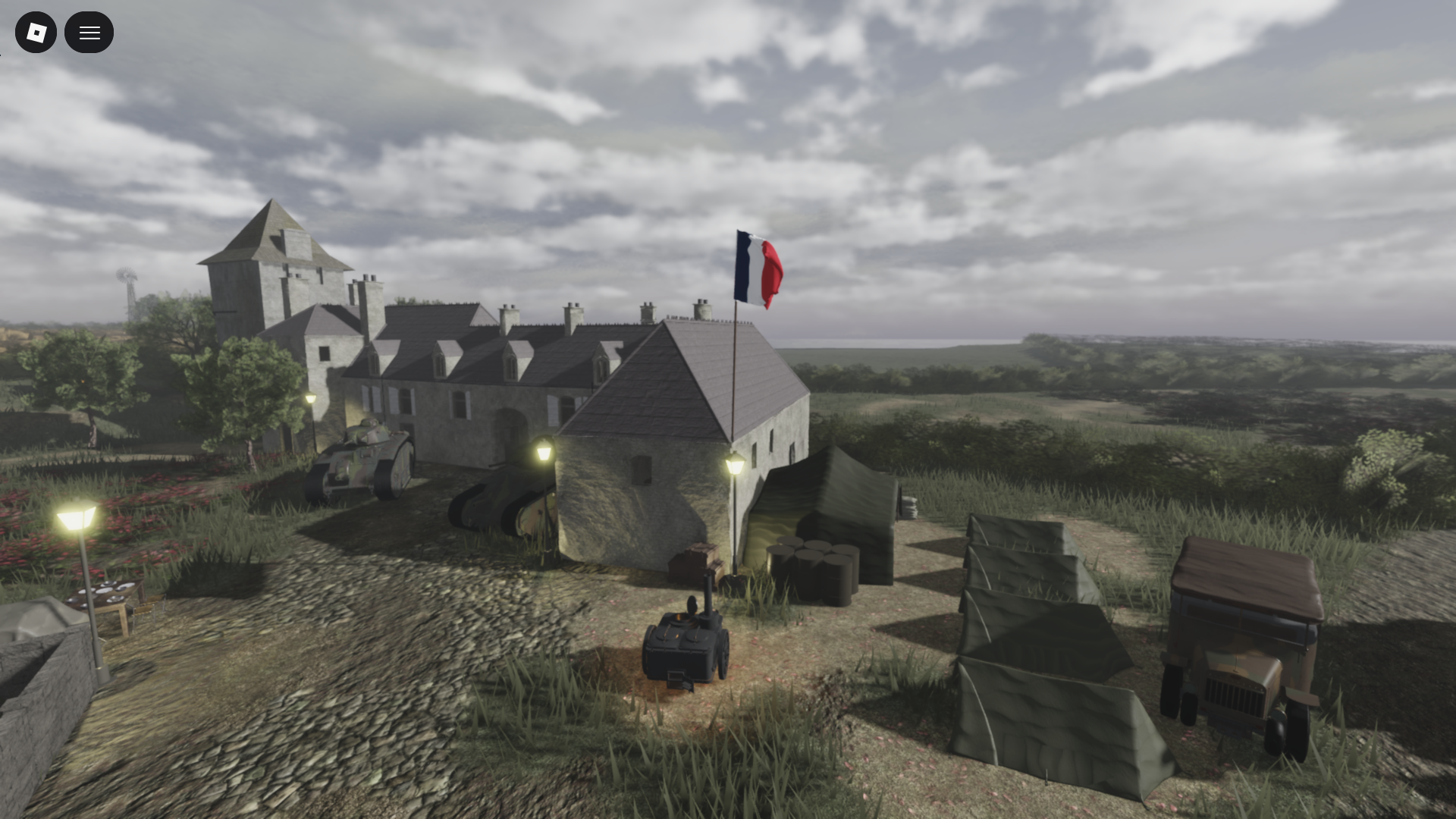The width and height of the screenshot is (1456, 819).
Task: Click the glowing lamp beside the flagpole
Action: point(734,463)
